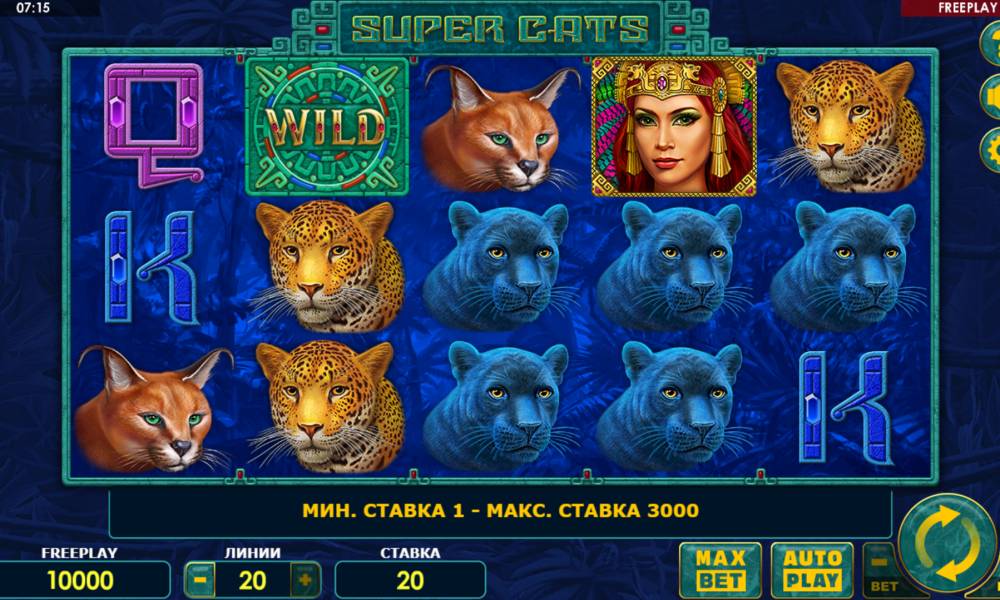The height and width of the screenshot is (600, 1000).
Task: Open the help info icon above the speaker
Action: pyautogui.click(x=992, y=43)
